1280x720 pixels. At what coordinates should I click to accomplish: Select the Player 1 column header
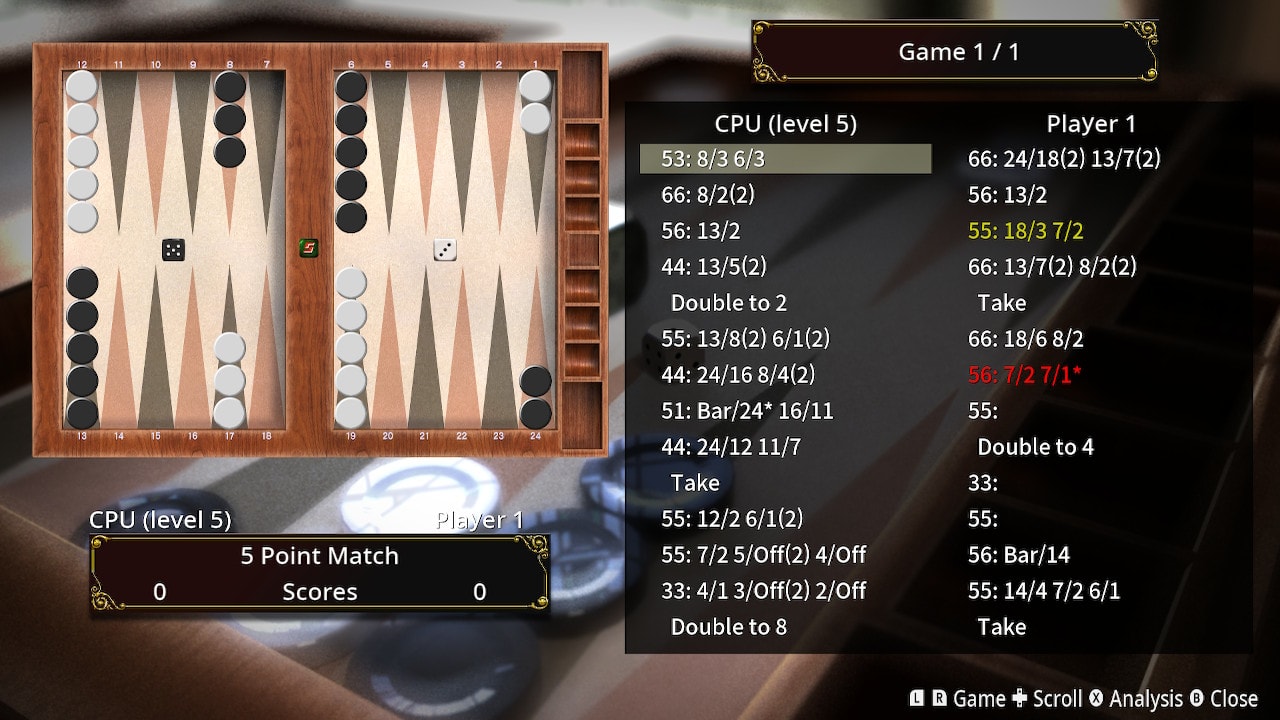1091,123
